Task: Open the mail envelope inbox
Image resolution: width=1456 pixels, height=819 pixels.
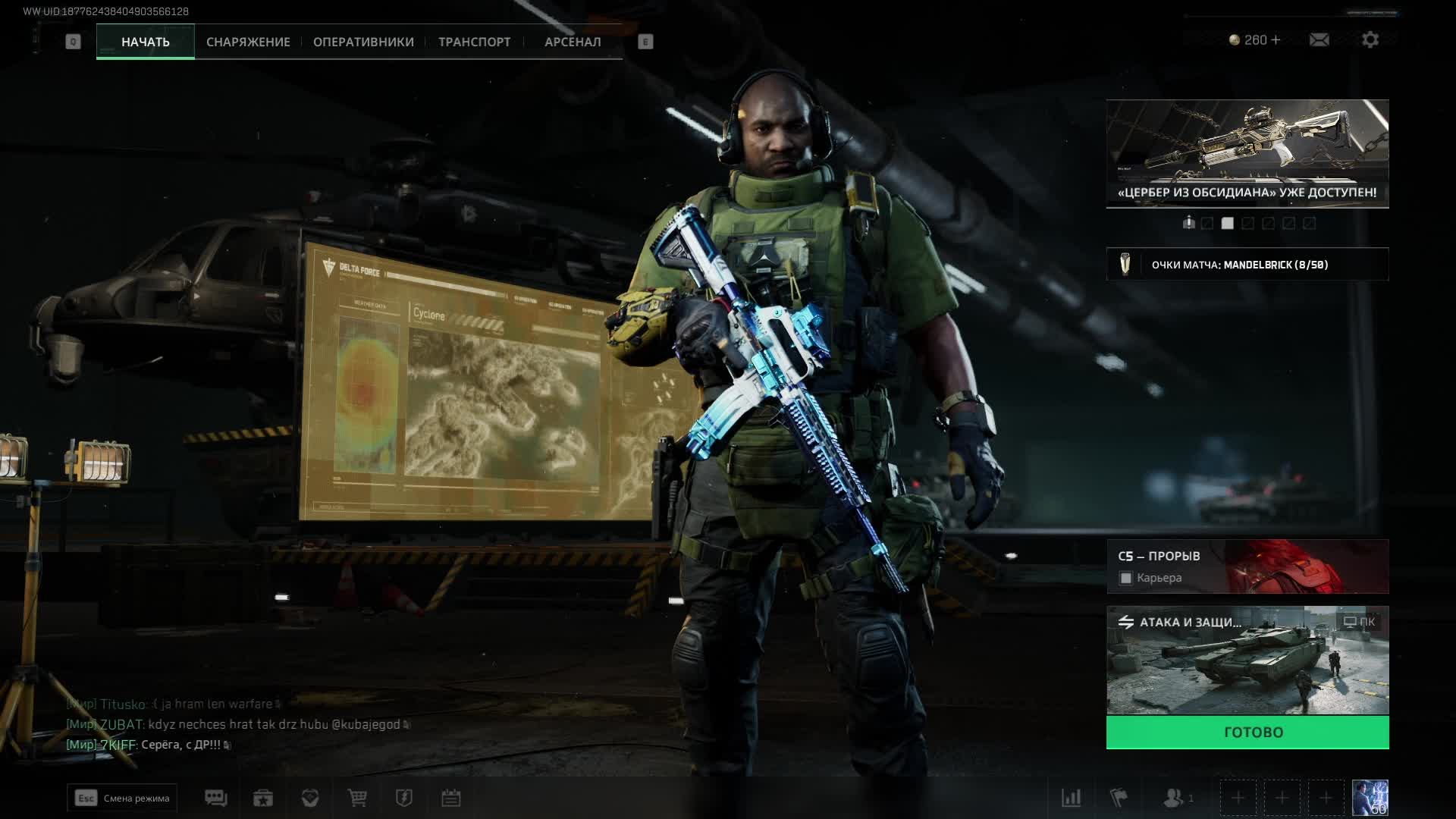Action: click(1319, 39)
